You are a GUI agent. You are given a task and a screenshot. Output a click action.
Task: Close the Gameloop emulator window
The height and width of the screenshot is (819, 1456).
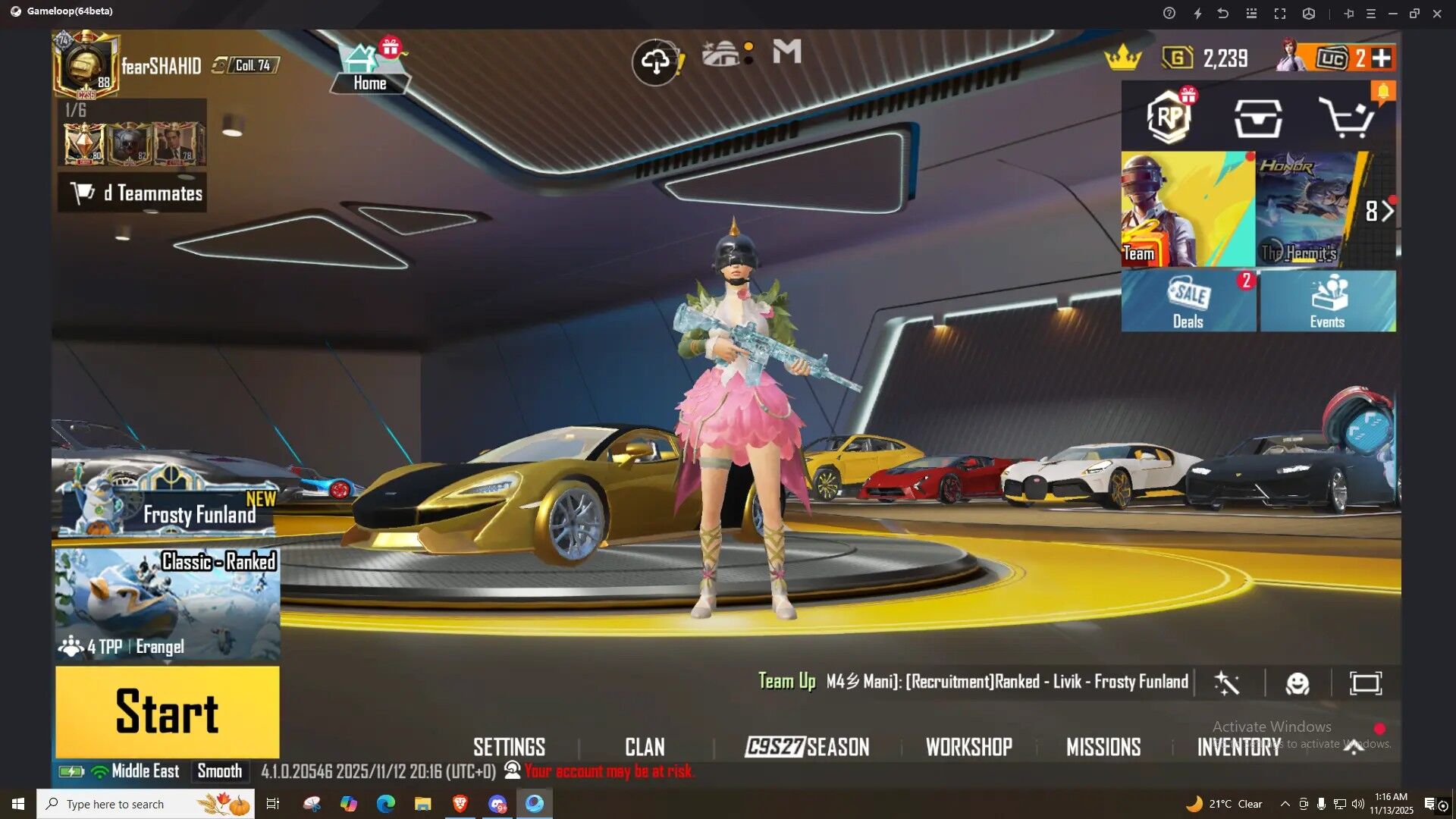pos(1437,14)
